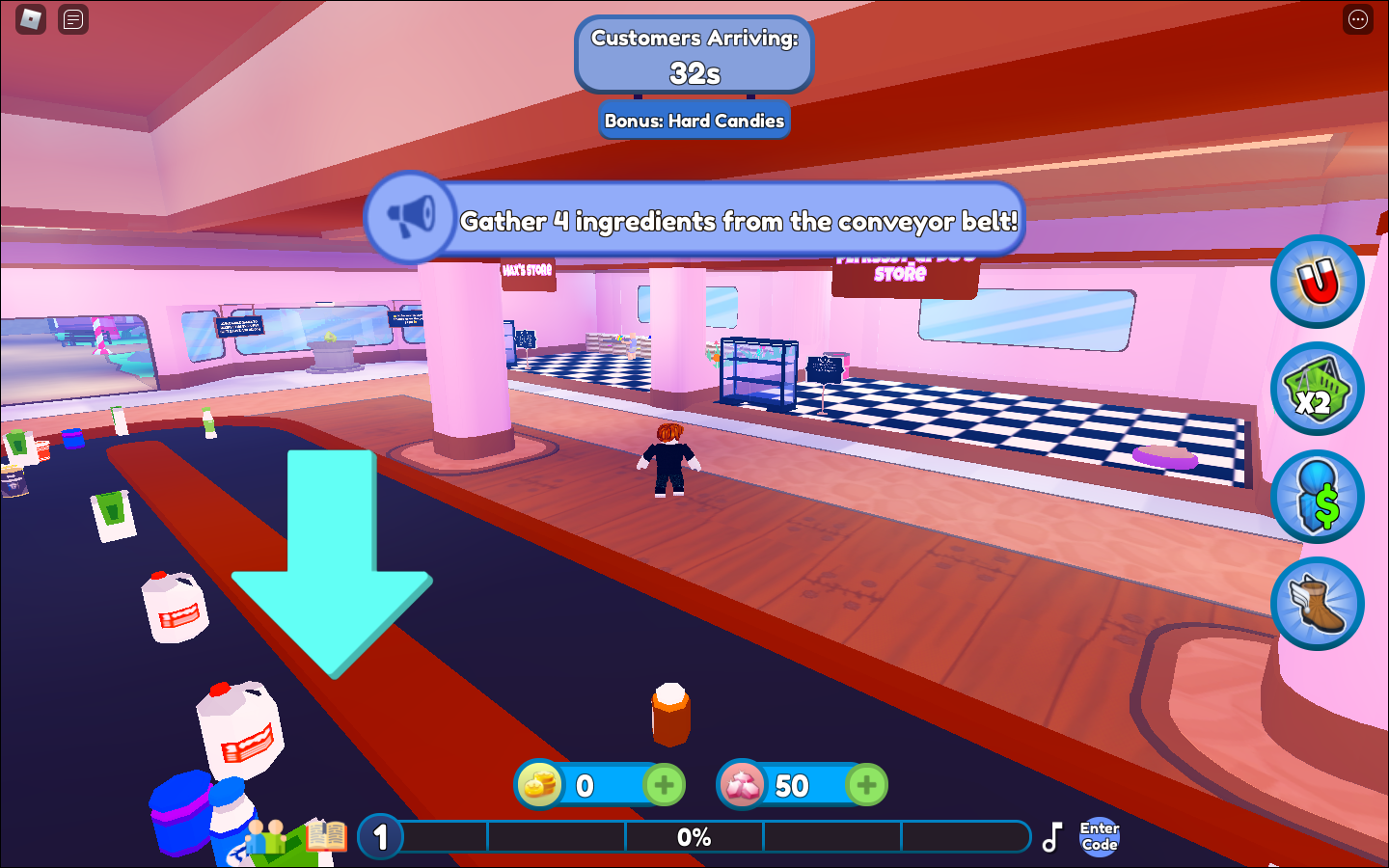This screenshot has width=1389, height=868.
Task: Open the Roblox more options menu
Action: pos(1357,19)
